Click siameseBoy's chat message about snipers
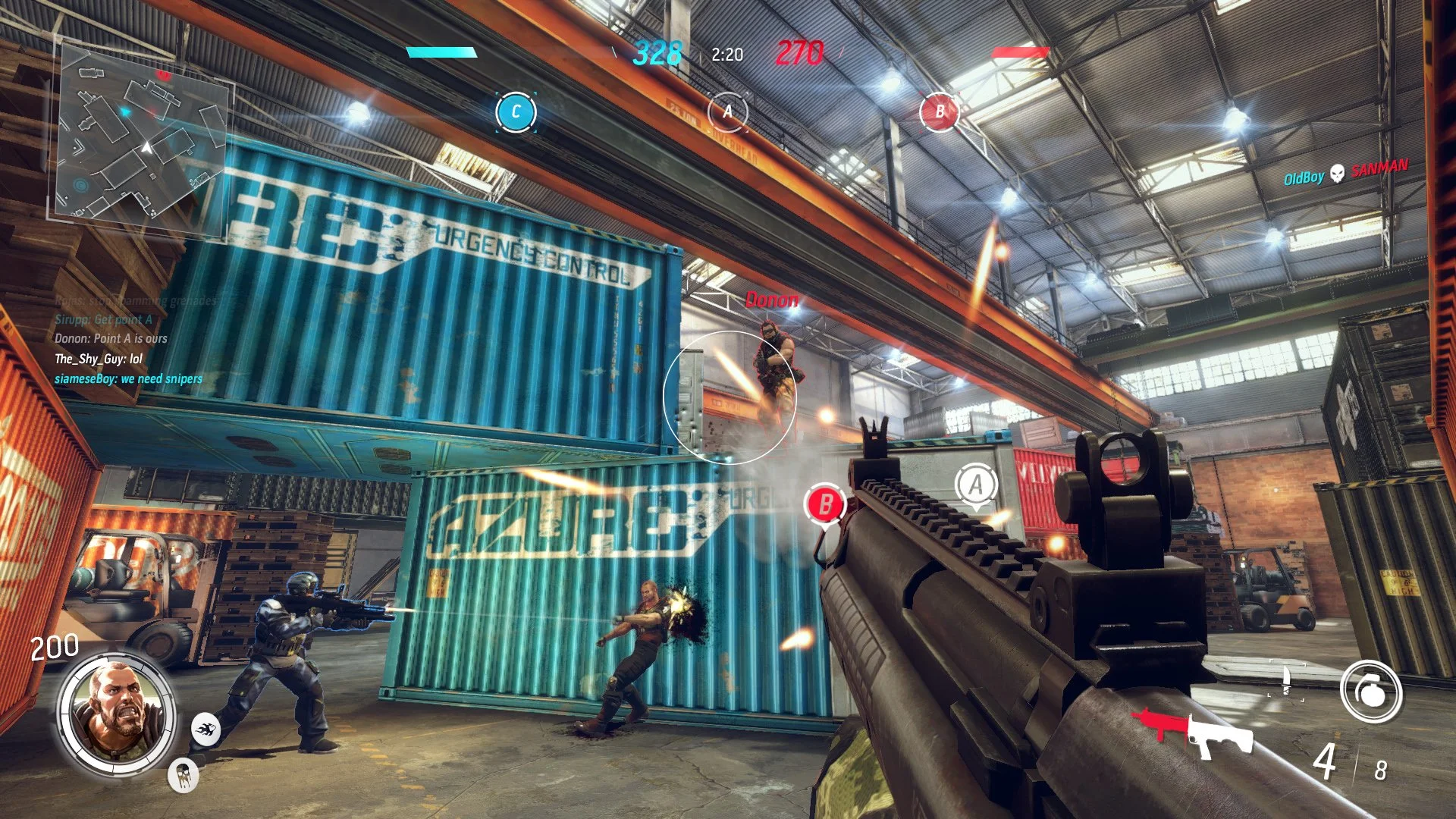The width and height of the screenshot is (1456, 819). coord(127,378)
